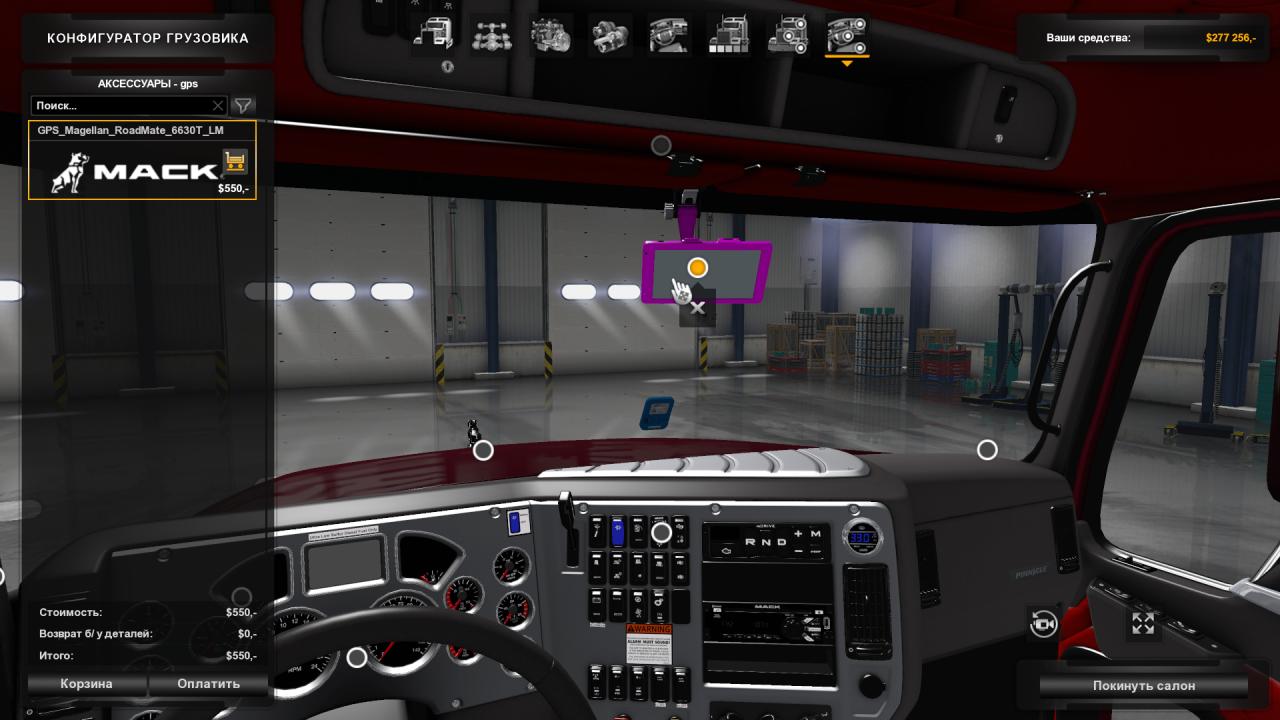Clear the search field with the X

tap(218, 105)
